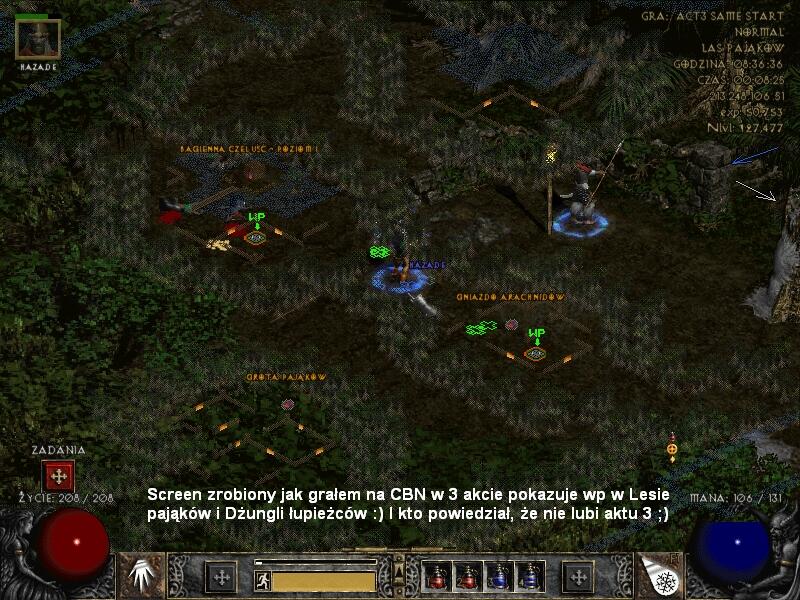Open the new skill points button beside the snowflake skill
The image size is (800, 600).
(577, 576)
